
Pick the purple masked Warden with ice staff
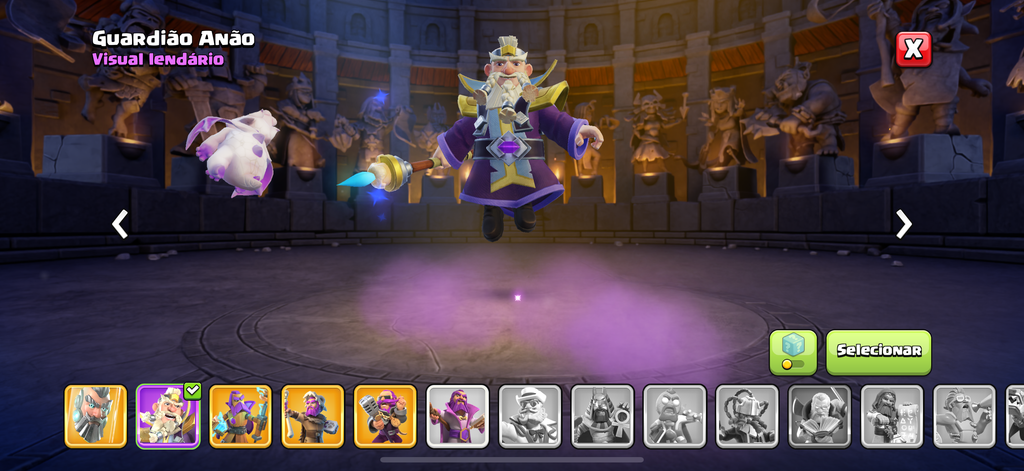[240, 415]
